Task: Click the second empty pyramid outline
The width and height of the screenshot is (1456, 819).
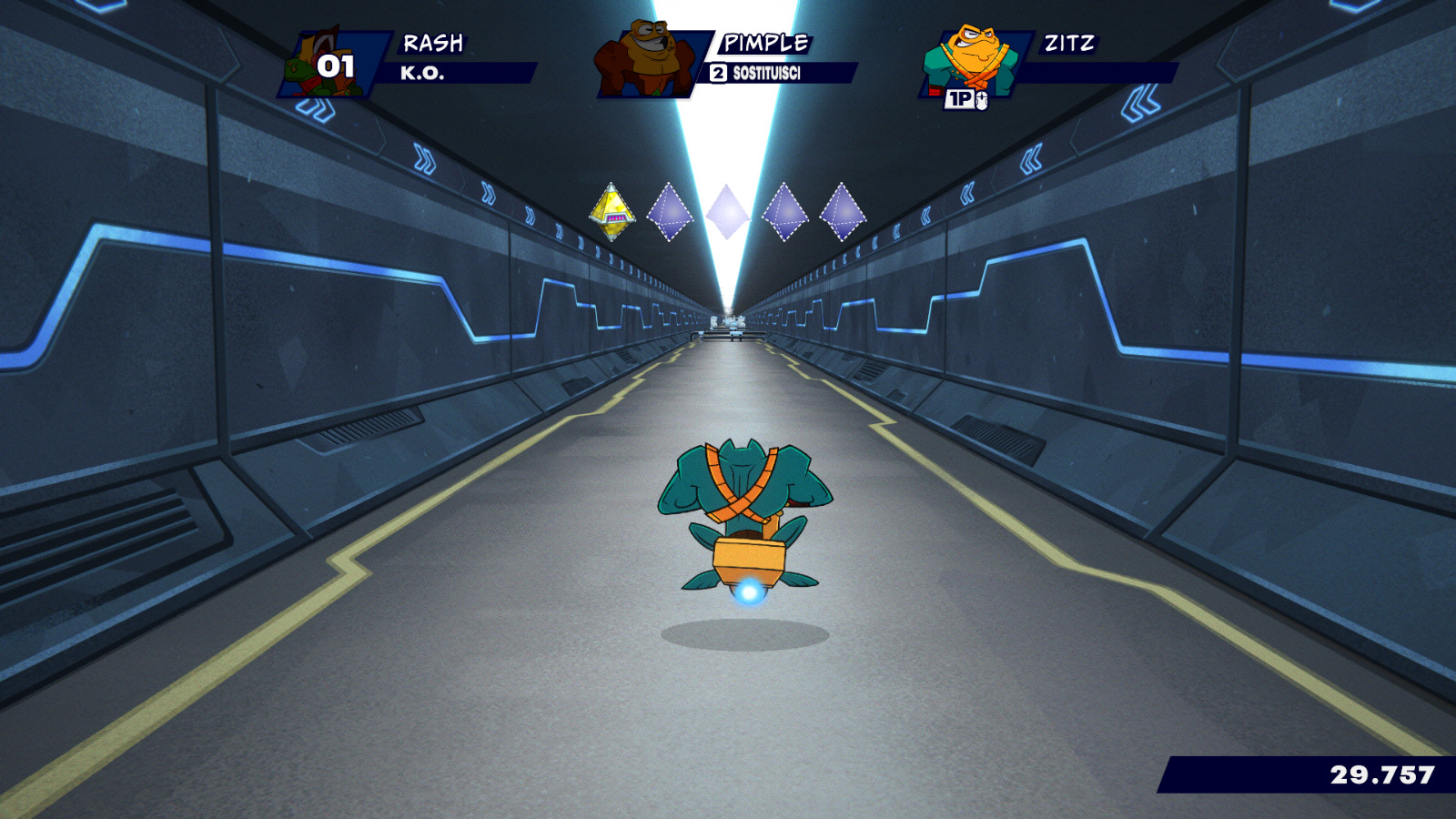Action: [x=670, y=211]
